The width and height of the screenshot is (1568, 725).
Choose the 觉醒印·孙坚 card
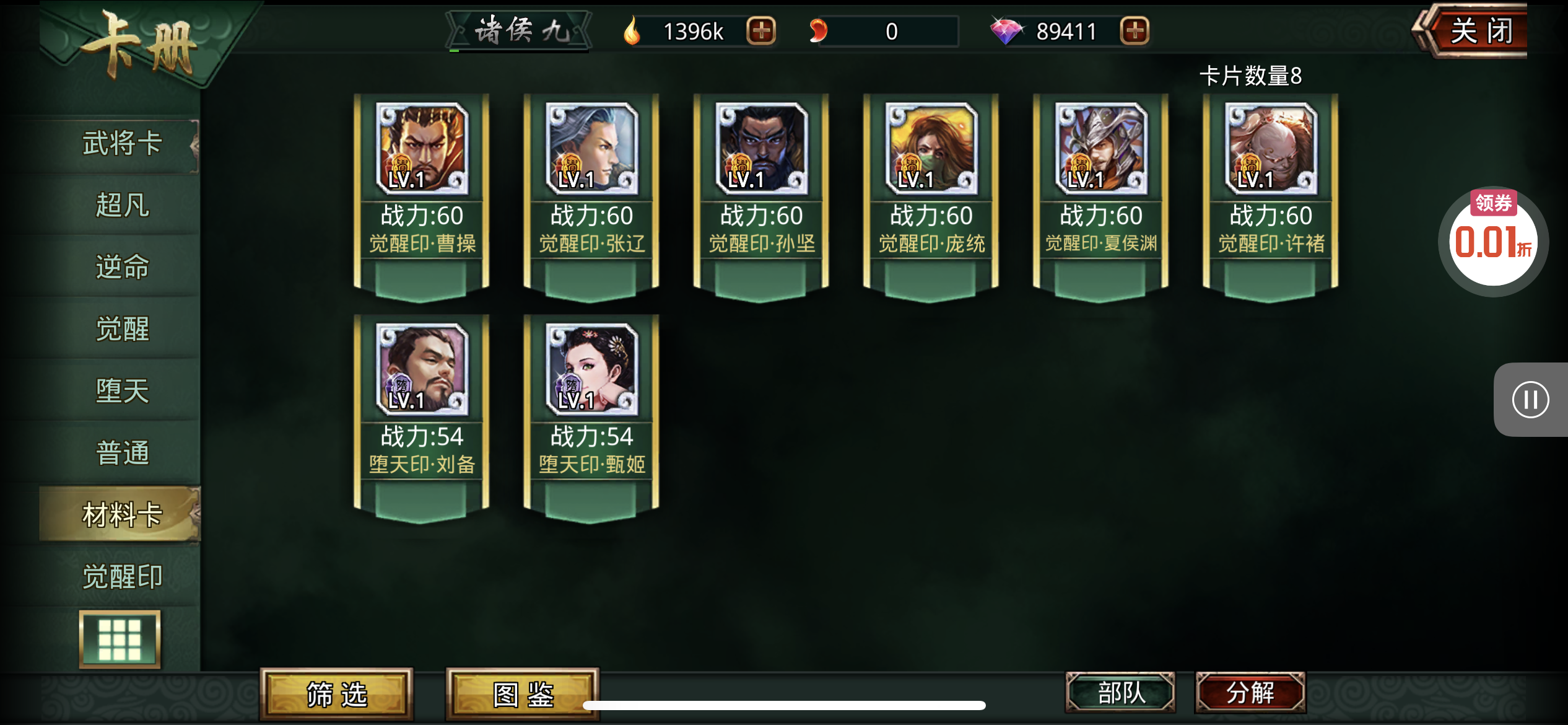click(761, 192)
